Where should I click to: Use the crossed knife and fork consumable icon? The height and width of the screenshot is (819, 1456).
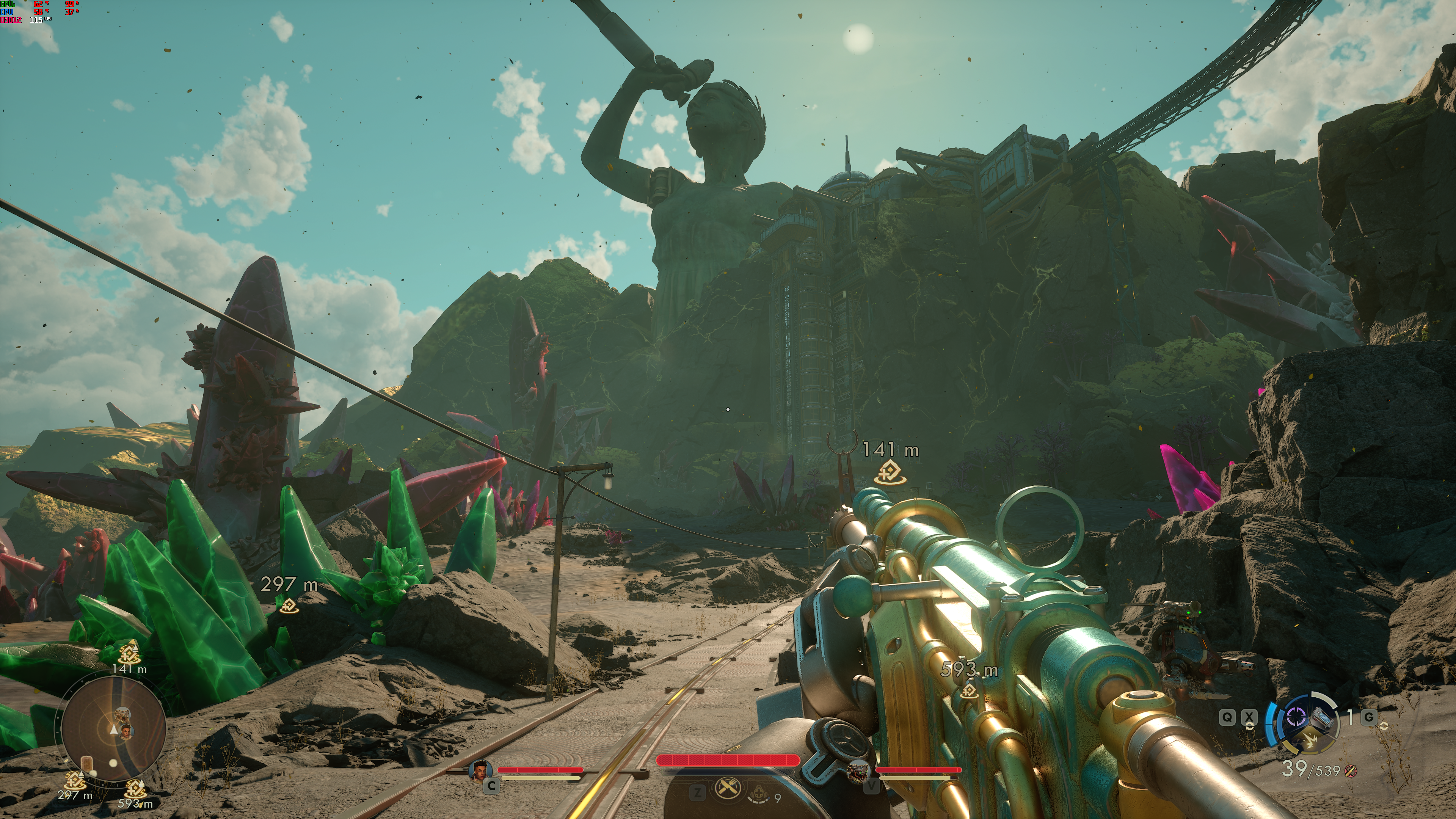click(x=728, y=788)
